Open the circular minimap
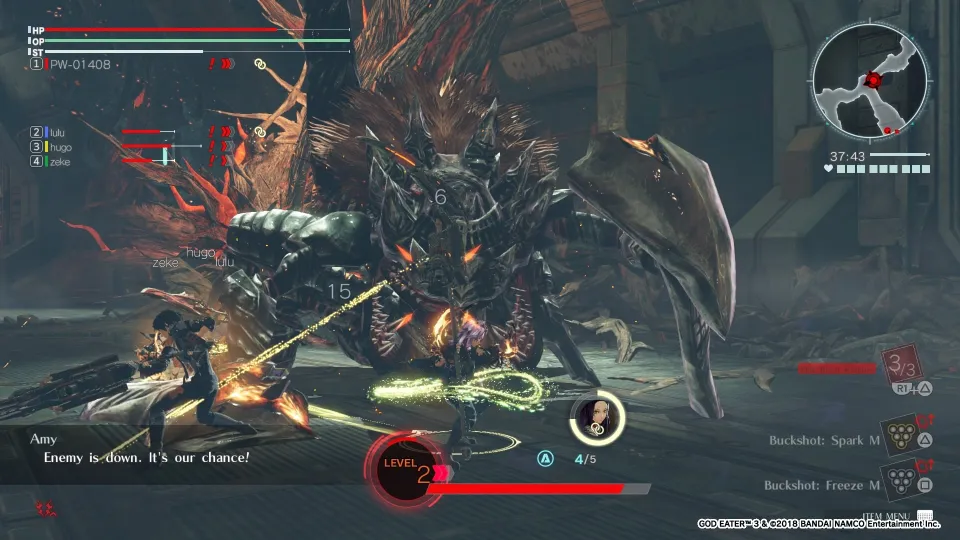 (872, 82)
